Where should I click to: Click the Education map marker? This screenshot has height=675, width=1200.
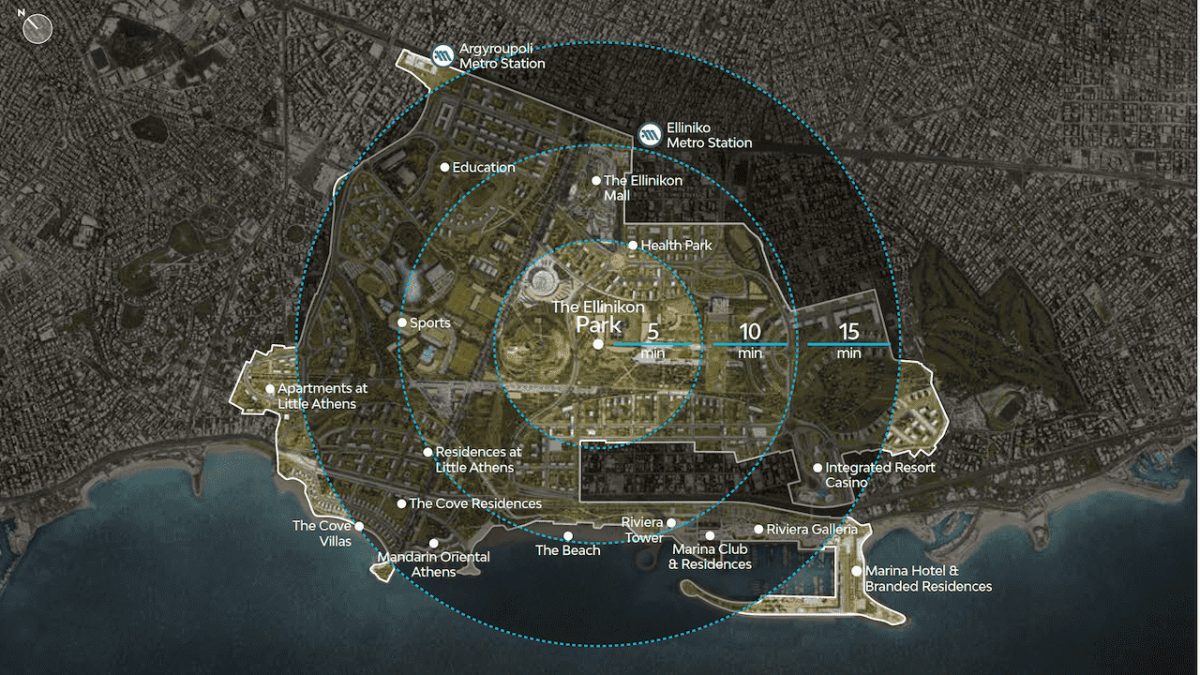click(445, 167)
